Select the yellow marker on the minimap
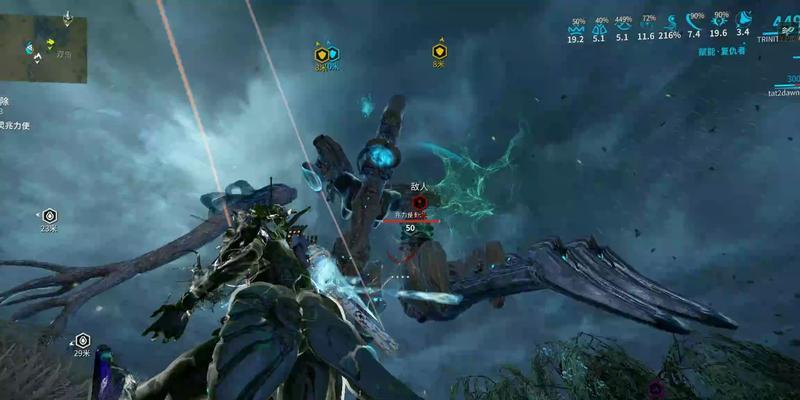 pos(49,43)
